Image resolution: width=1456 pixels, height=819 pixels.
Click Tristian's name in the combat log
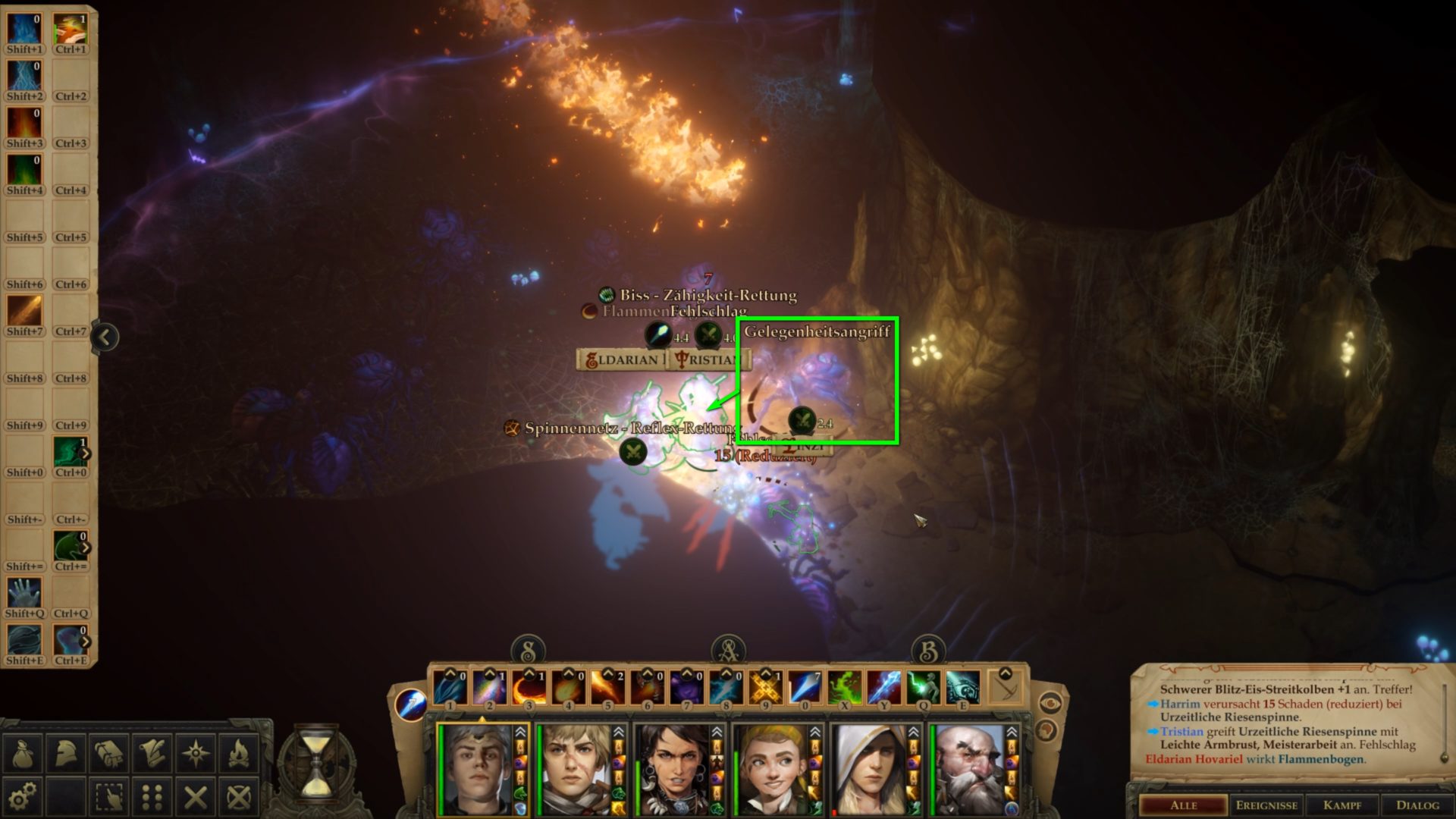pos(1181,733)
